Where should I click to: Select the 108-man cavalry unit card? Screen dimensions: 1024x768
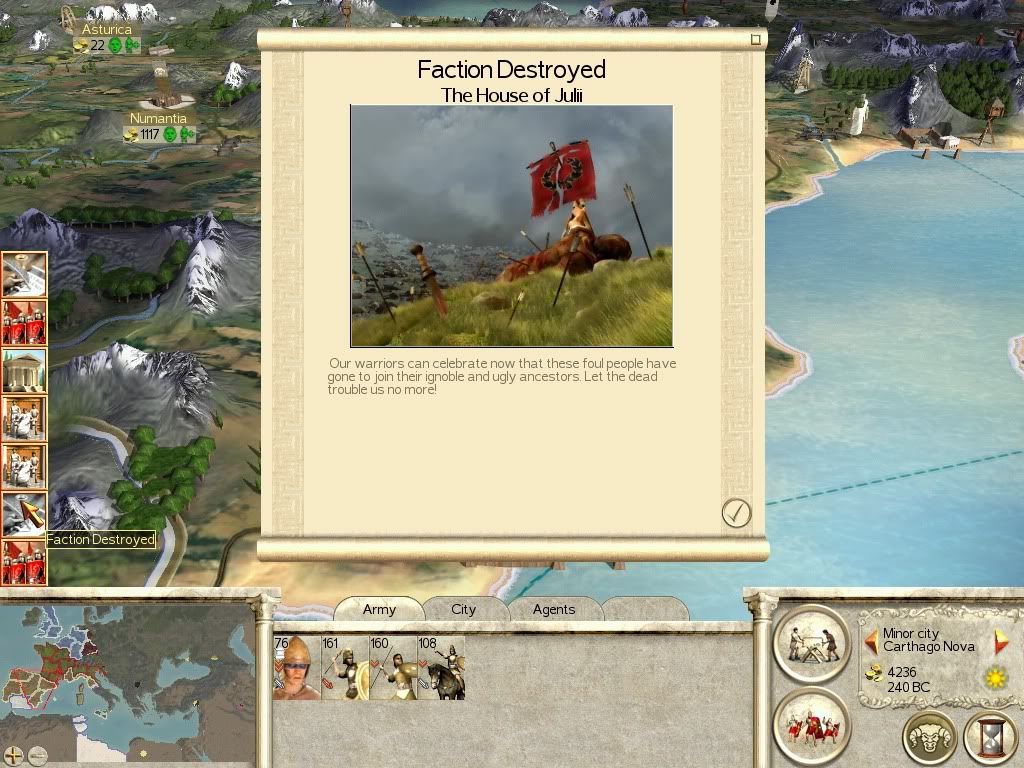pos(441,668)
